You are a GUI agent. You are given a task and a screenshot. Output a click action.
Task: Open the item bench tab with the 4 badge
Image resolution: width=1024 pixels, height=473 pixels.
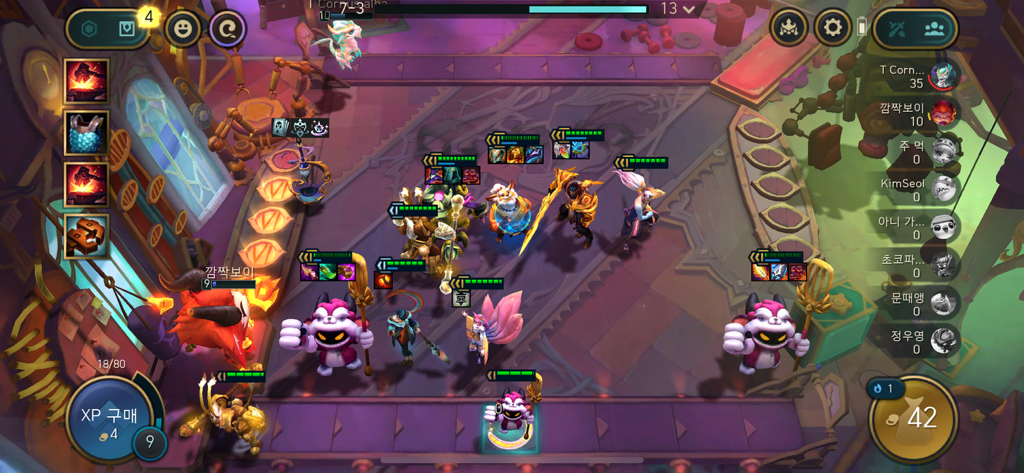128,29
